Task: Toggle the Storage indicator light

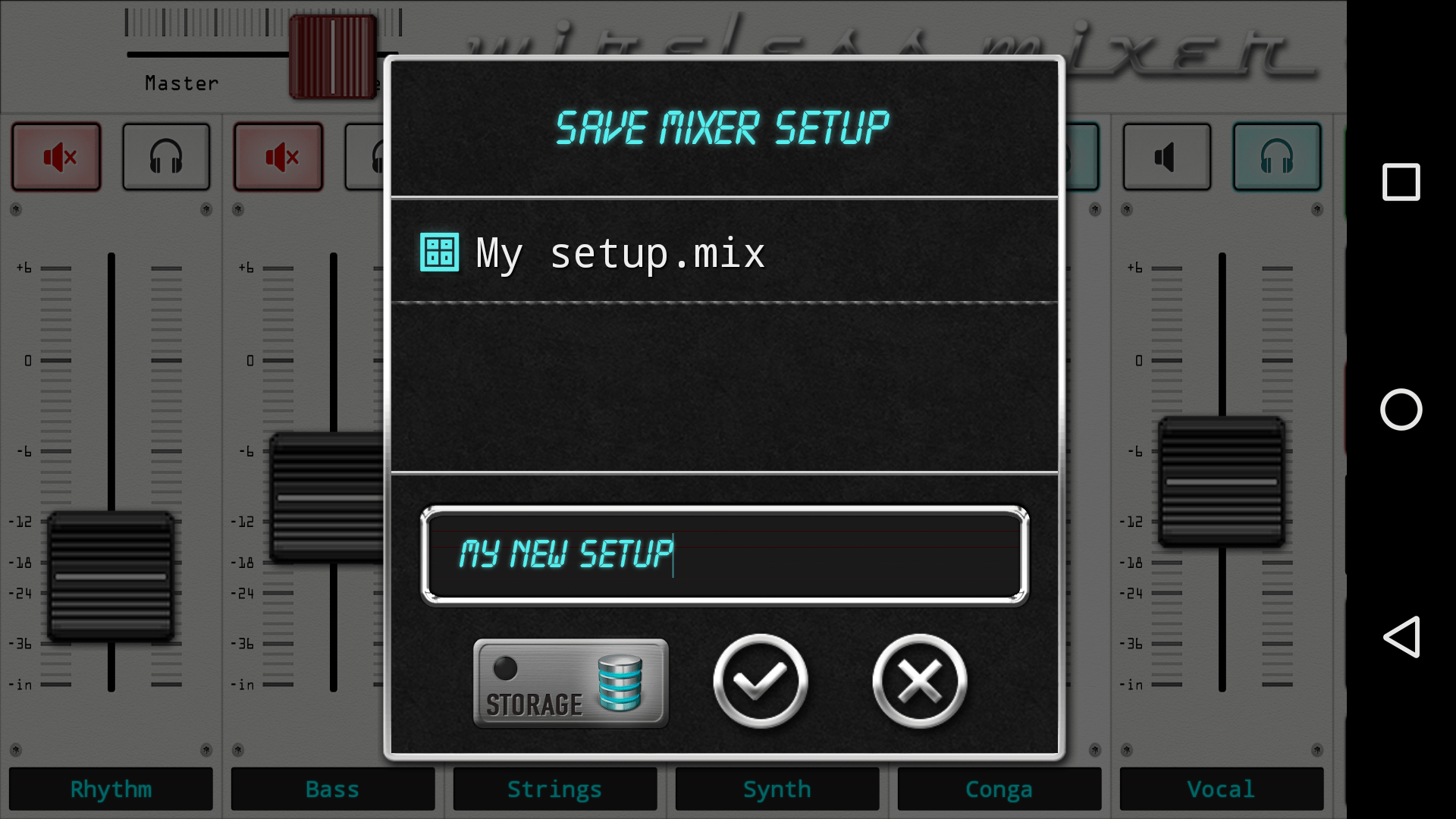Action: [504, 667]
